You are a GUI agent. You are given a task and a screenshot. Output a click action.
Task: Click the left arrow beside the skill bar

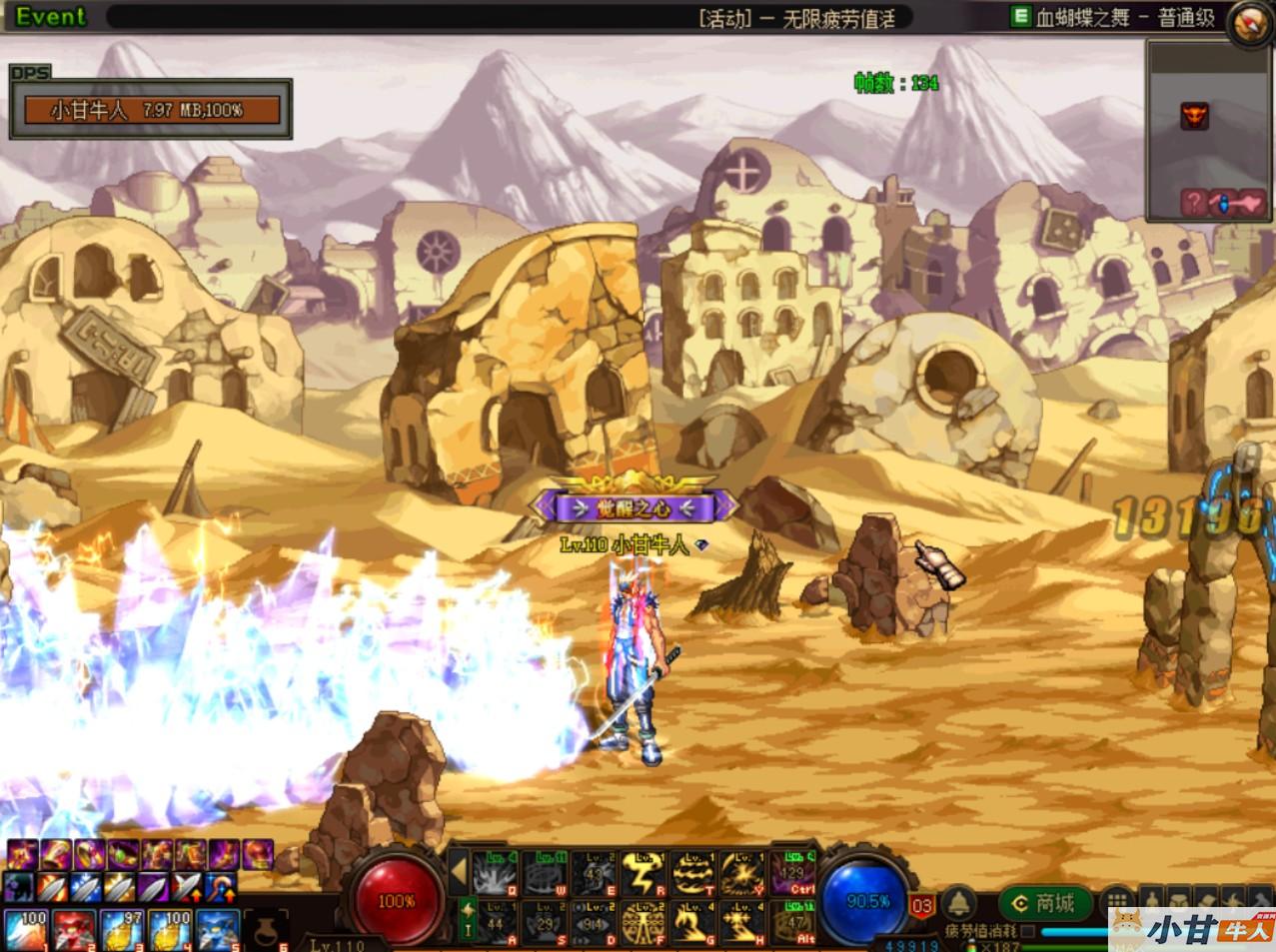459,873
